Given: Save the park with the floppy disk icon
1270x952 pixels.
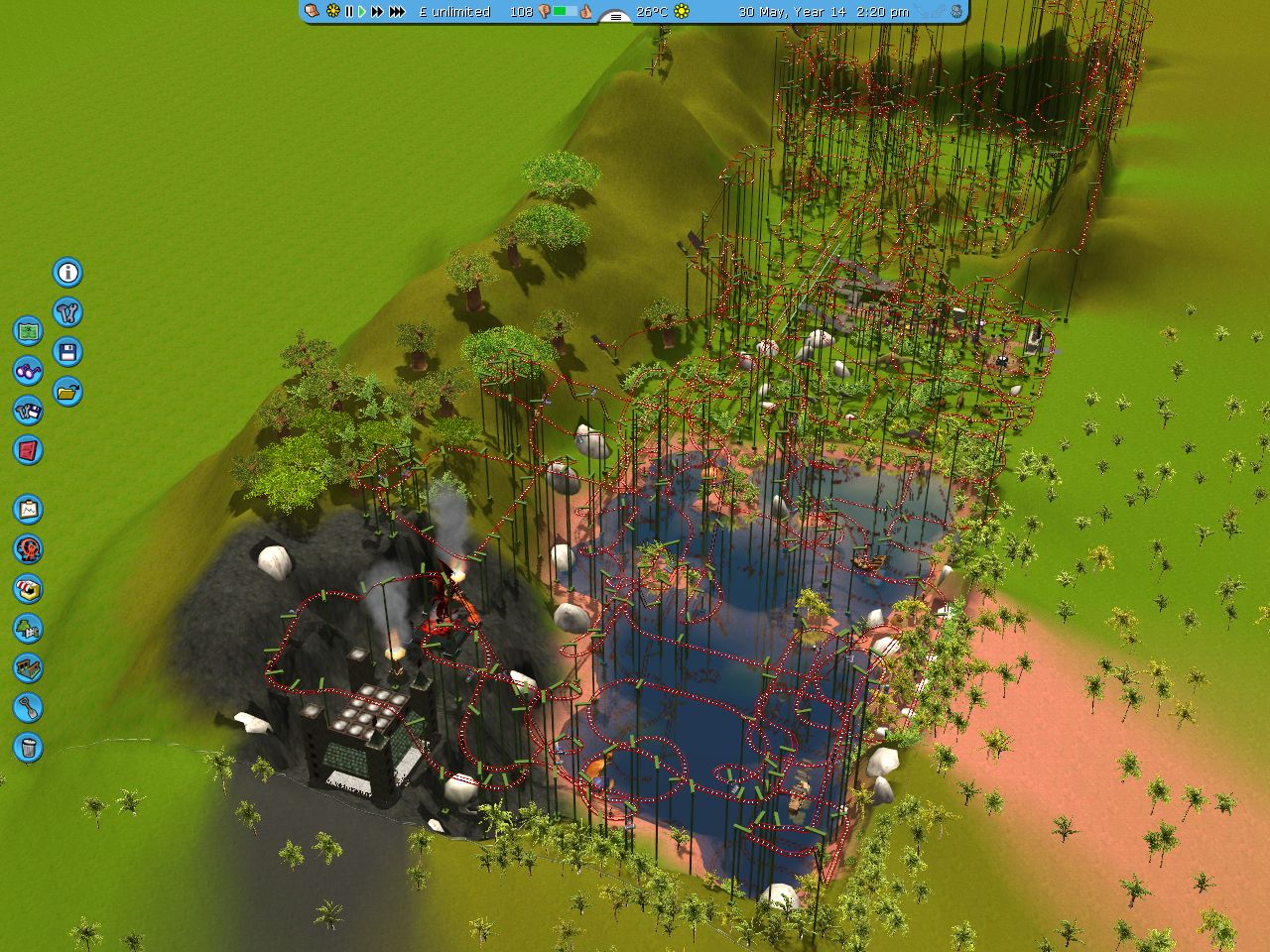Looking at the screenshot, I should [x=67, y=352].
